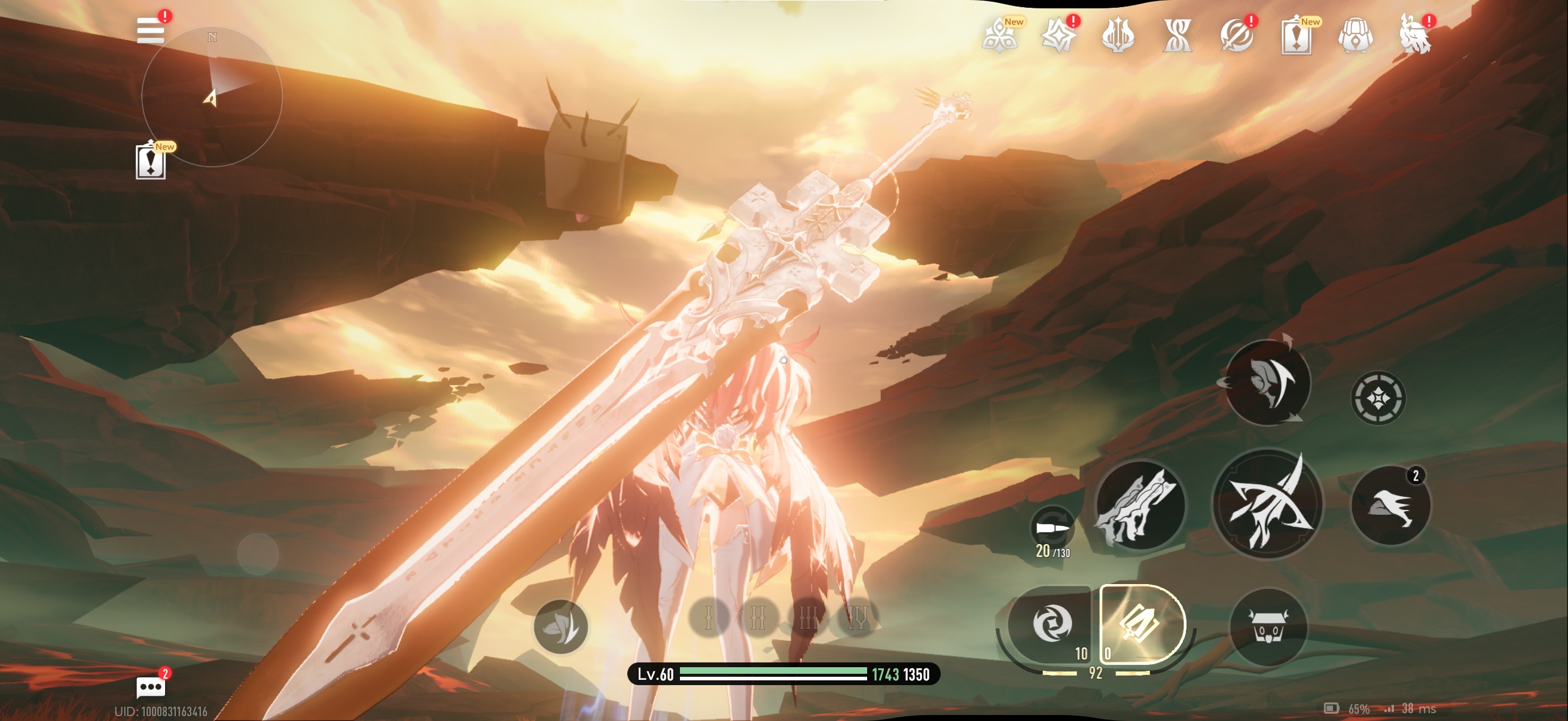Viewport: 1568px width, 721px height.
Task: Use the dash evade button
Action: [1390, 505]
